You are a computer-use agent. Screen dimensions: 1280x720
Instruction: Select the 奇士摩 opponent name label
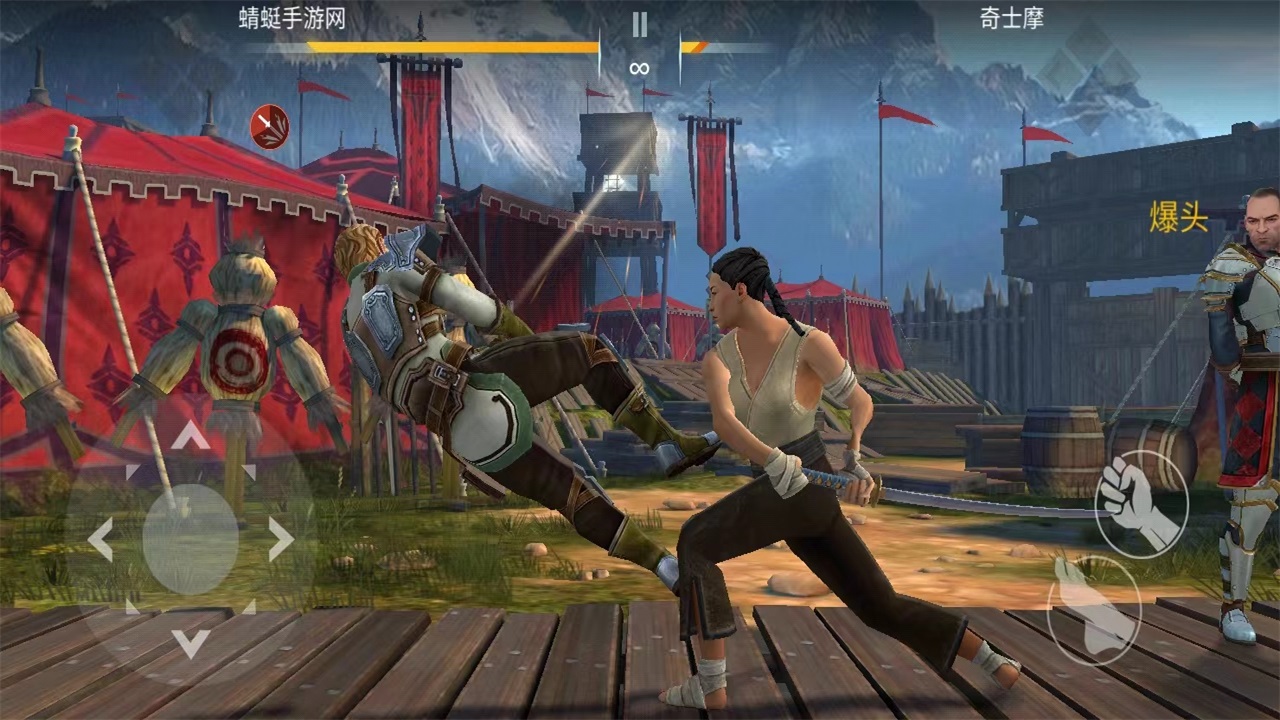(1010, 17)
